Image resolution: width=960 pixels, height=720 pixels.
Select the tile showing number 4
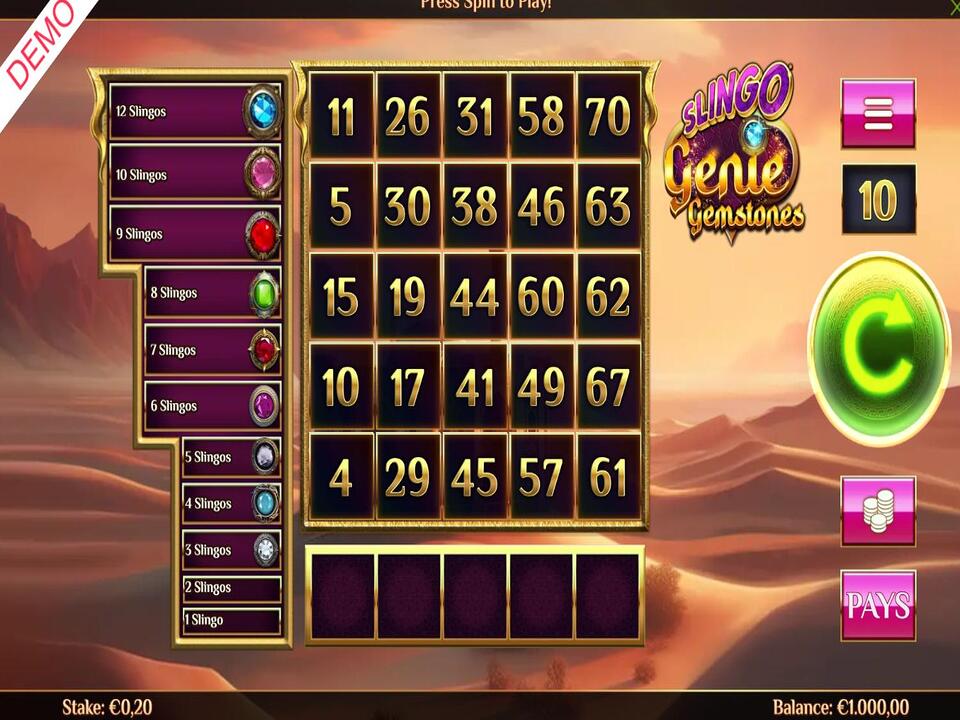[341, 478]
